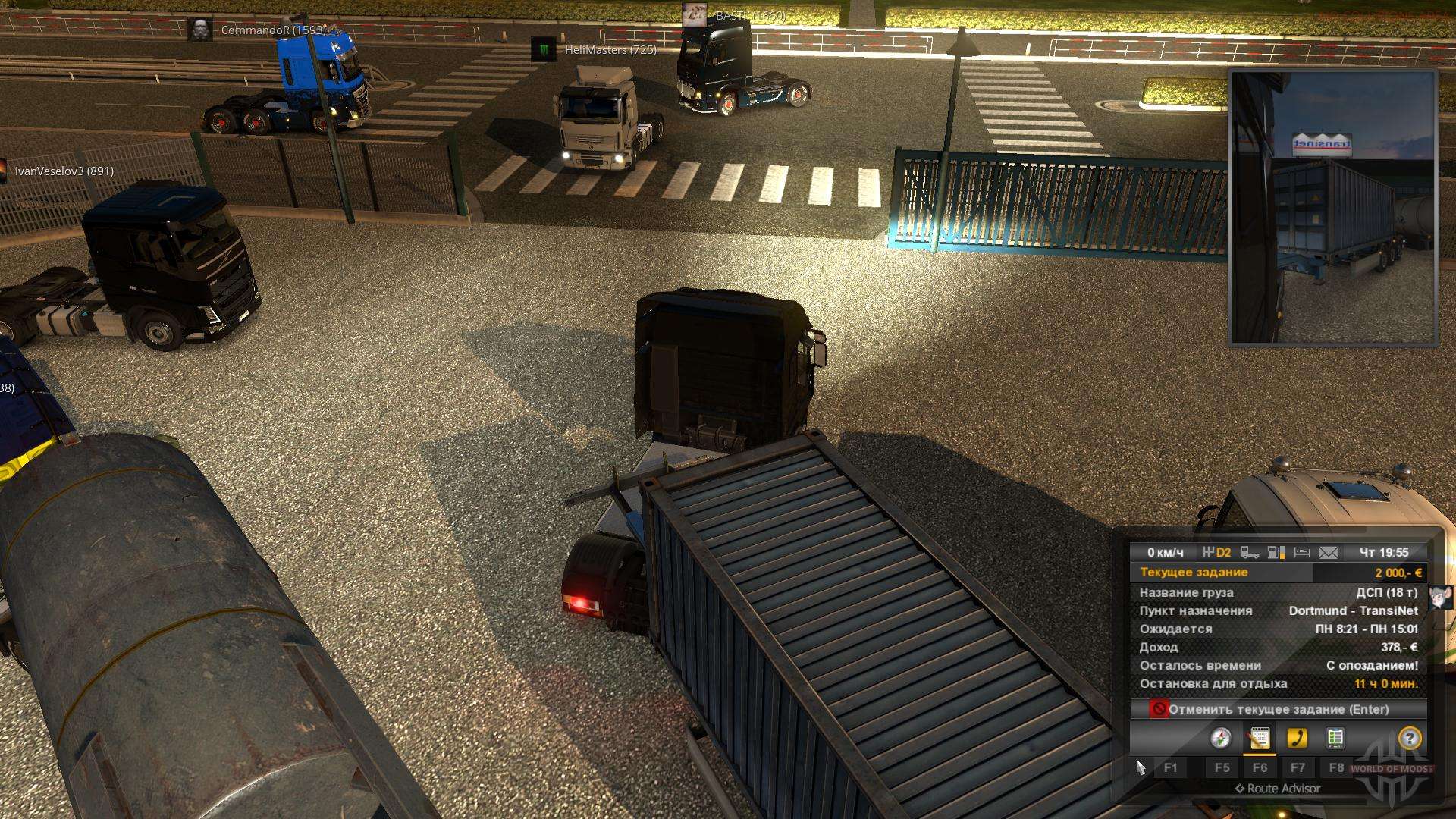Click the envelope mail icon

click(1329, 553)
